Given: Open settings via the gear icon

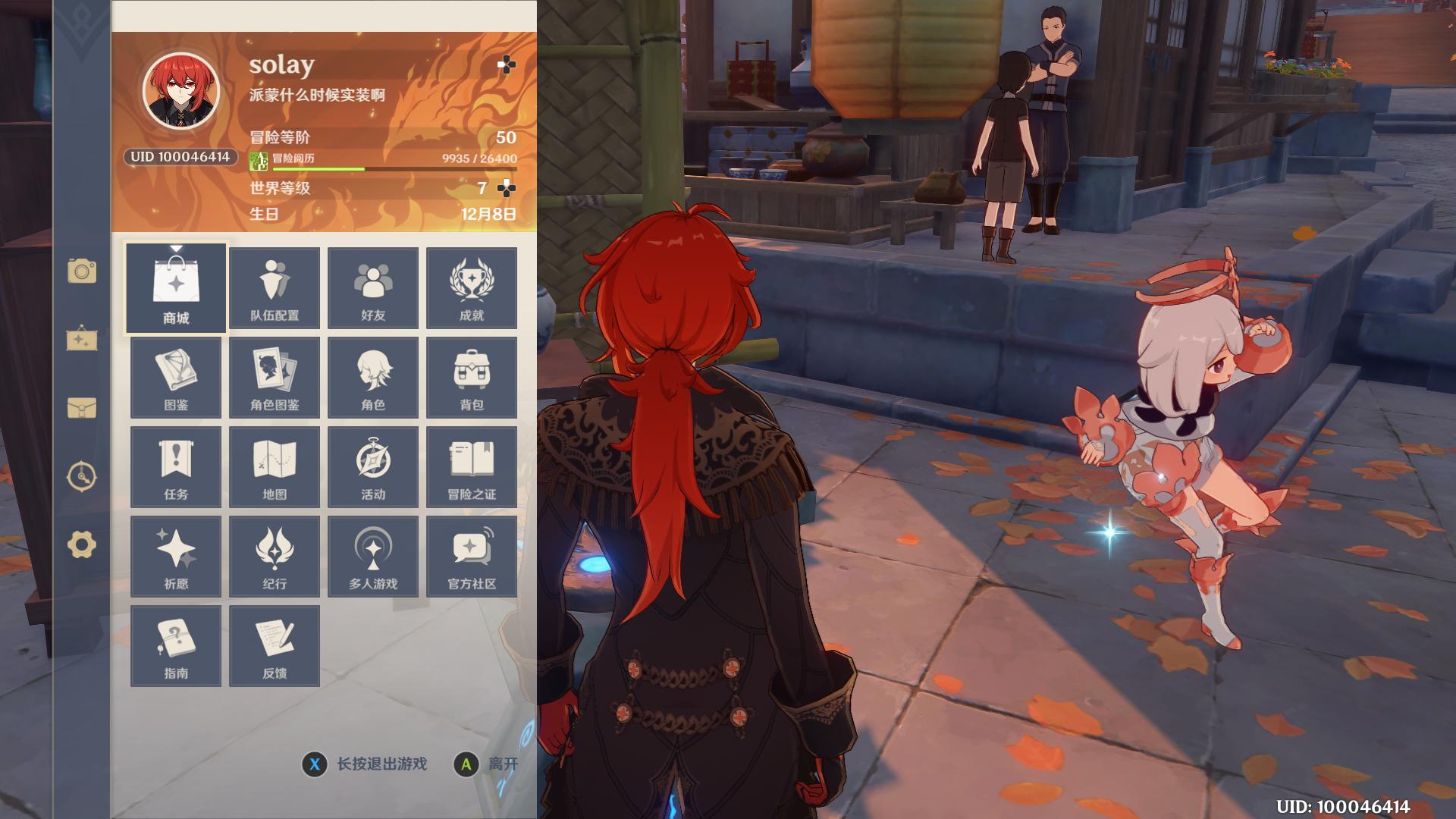Looking at the screenshot, I should pos(82,544).
